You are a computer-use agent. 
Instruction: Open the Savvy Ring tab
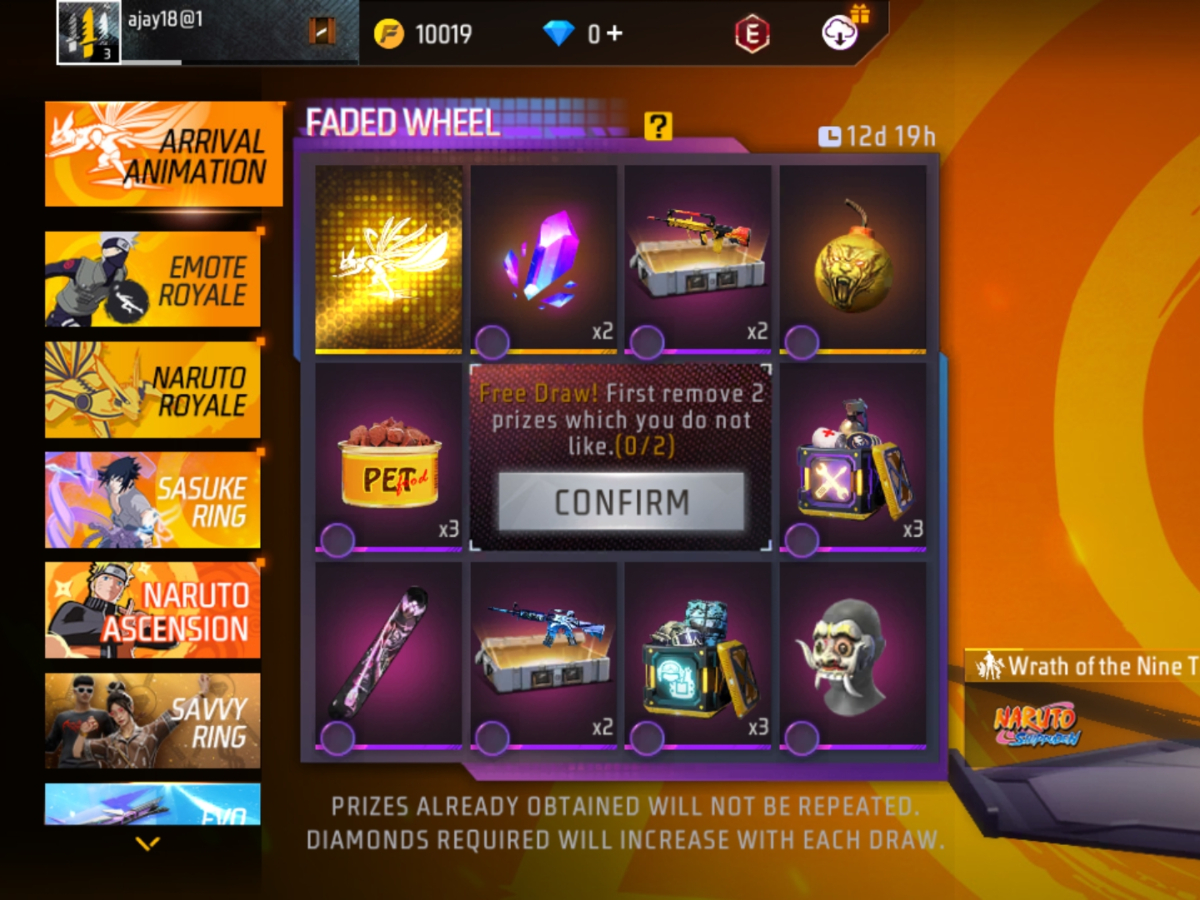click(x=153, y=720)
